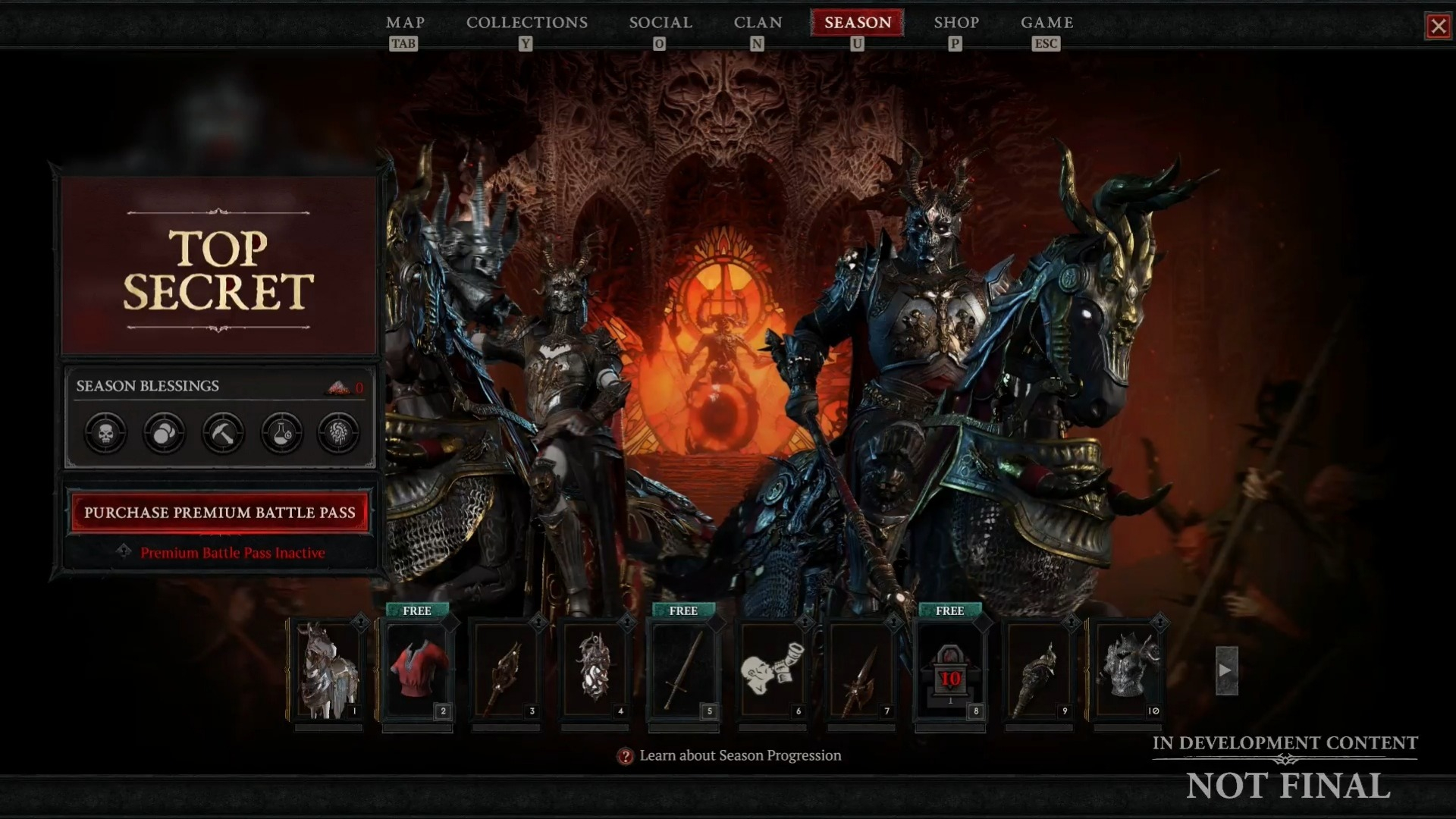The height and width of the screenshot is (819, 1456).
Task: Open the pickaxe crafting Season Blessing
Action: point(222,432)
